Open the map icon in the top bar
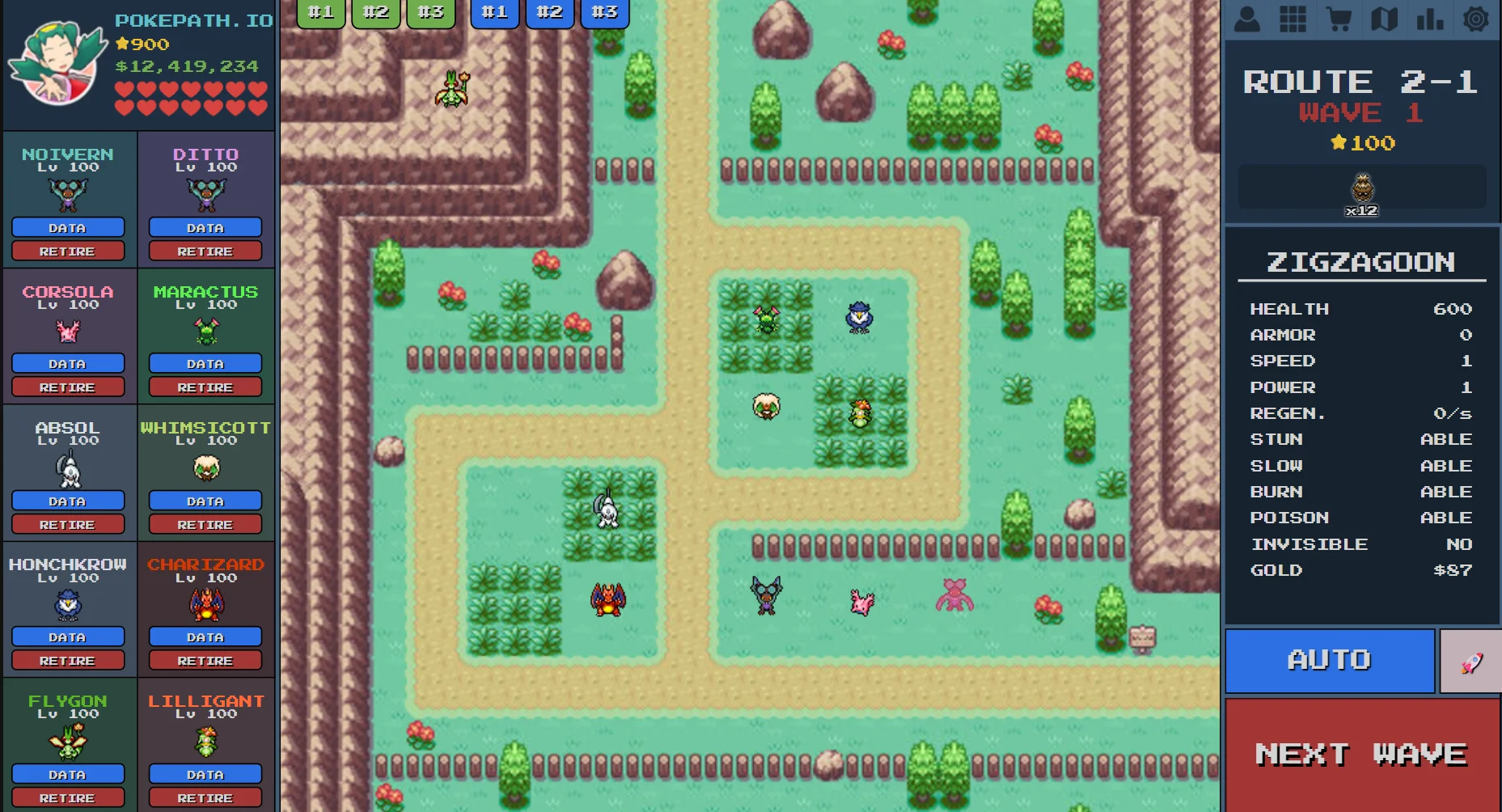Viewport: 1502px width, 812px height. [x=1385, y=19]
